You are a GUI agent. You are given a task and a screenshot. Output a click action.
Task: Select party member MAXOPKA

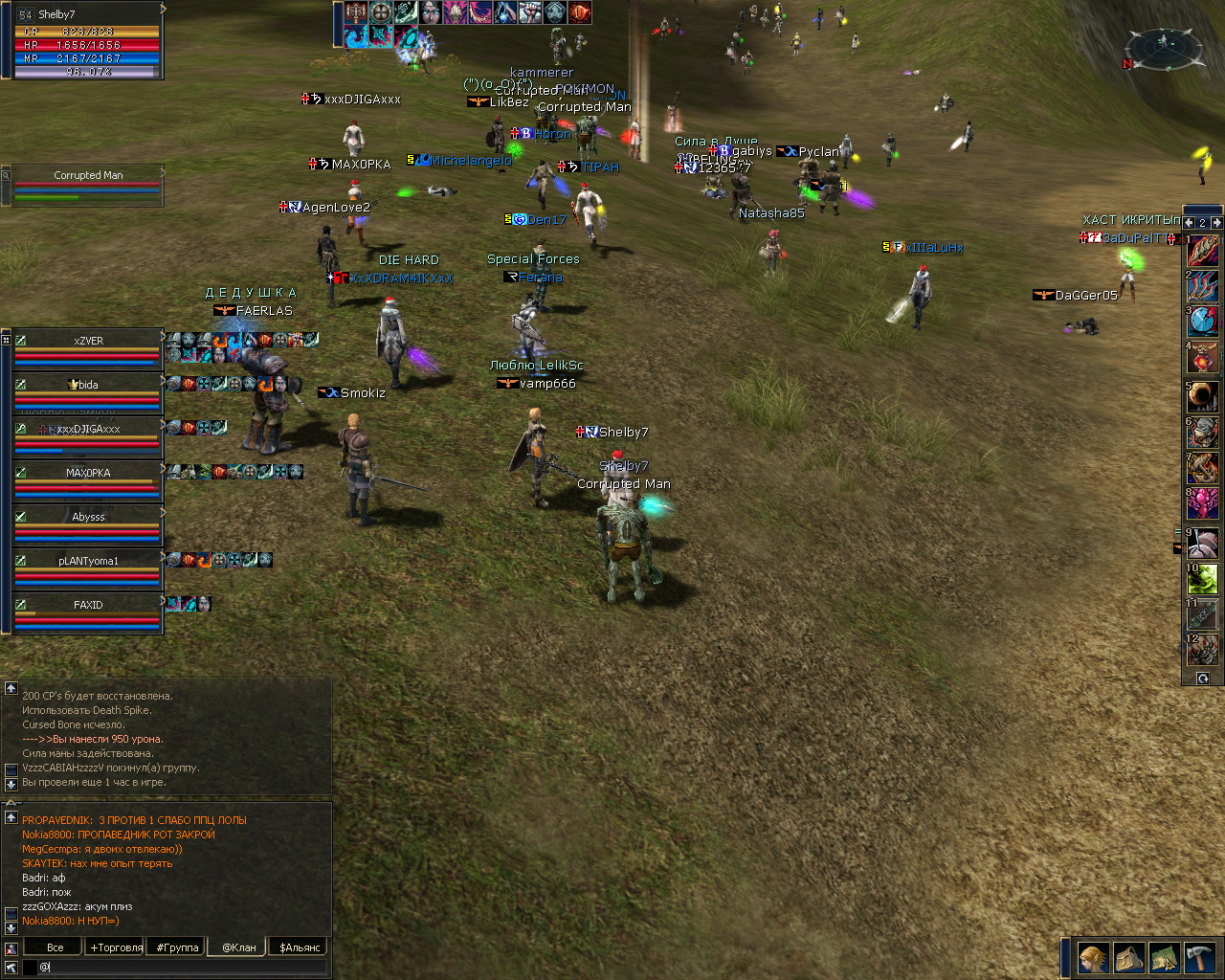[88, 473]
